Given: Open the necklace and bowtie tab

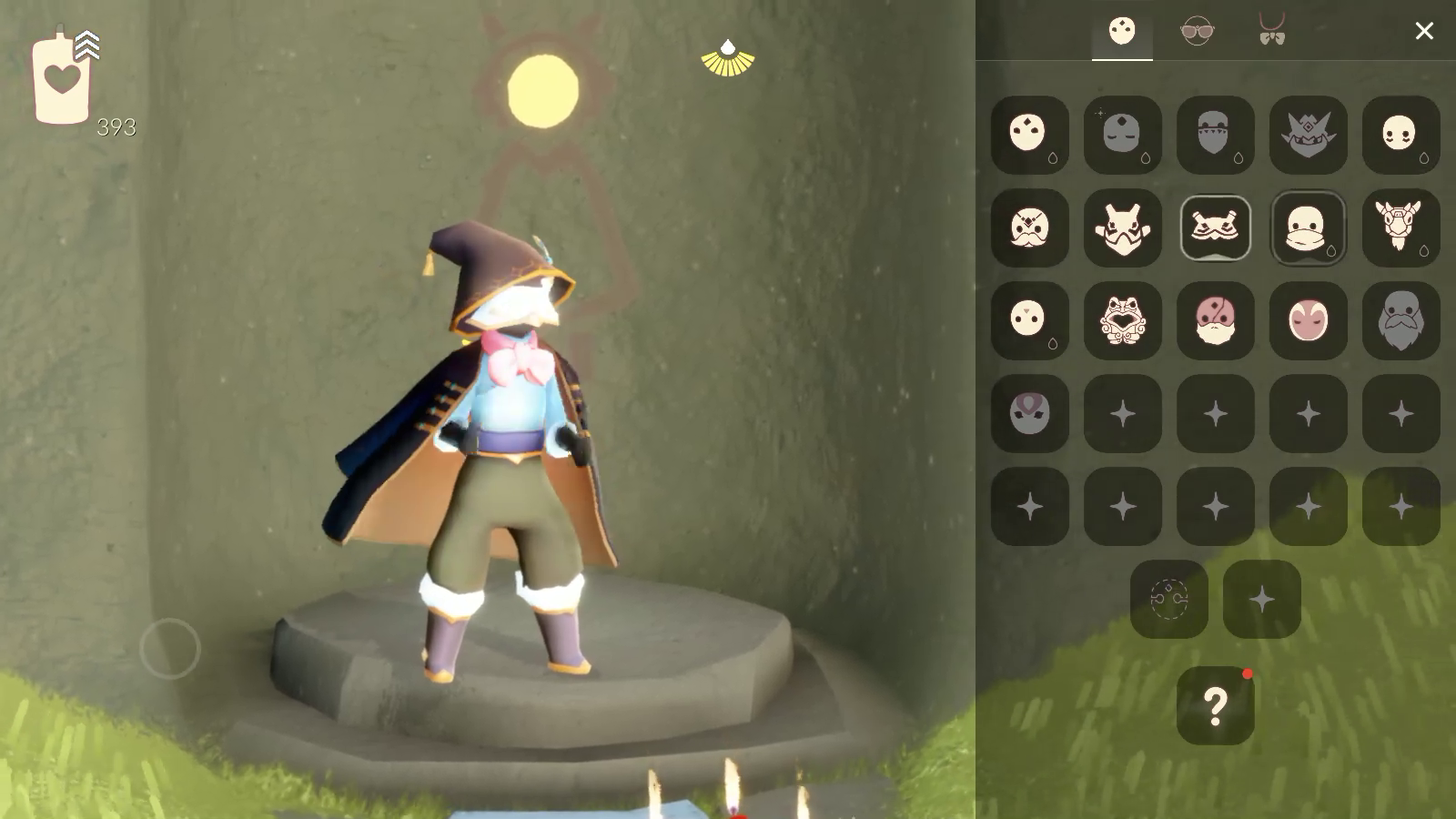Looking at the screenshot, I should (x=1271, y=31).
